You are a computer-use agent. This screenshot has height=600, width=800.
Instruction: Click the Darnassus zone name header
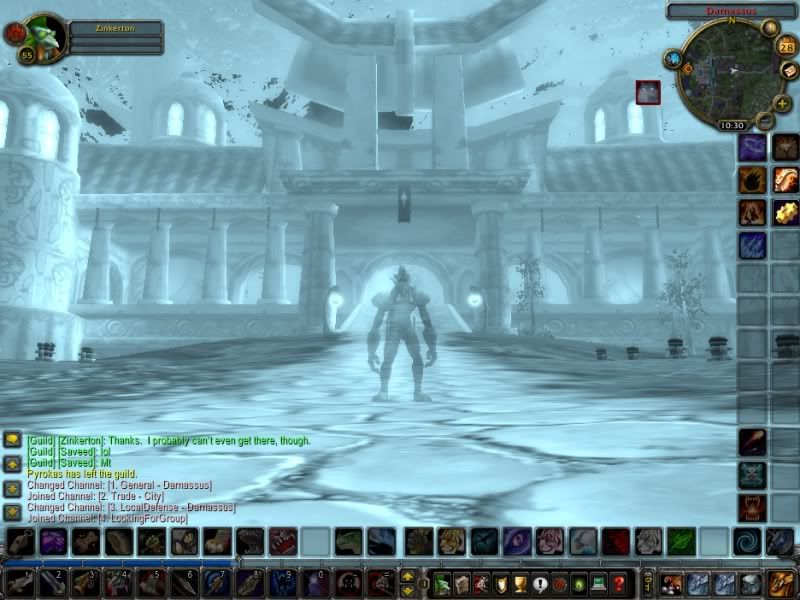pos(731,10)
